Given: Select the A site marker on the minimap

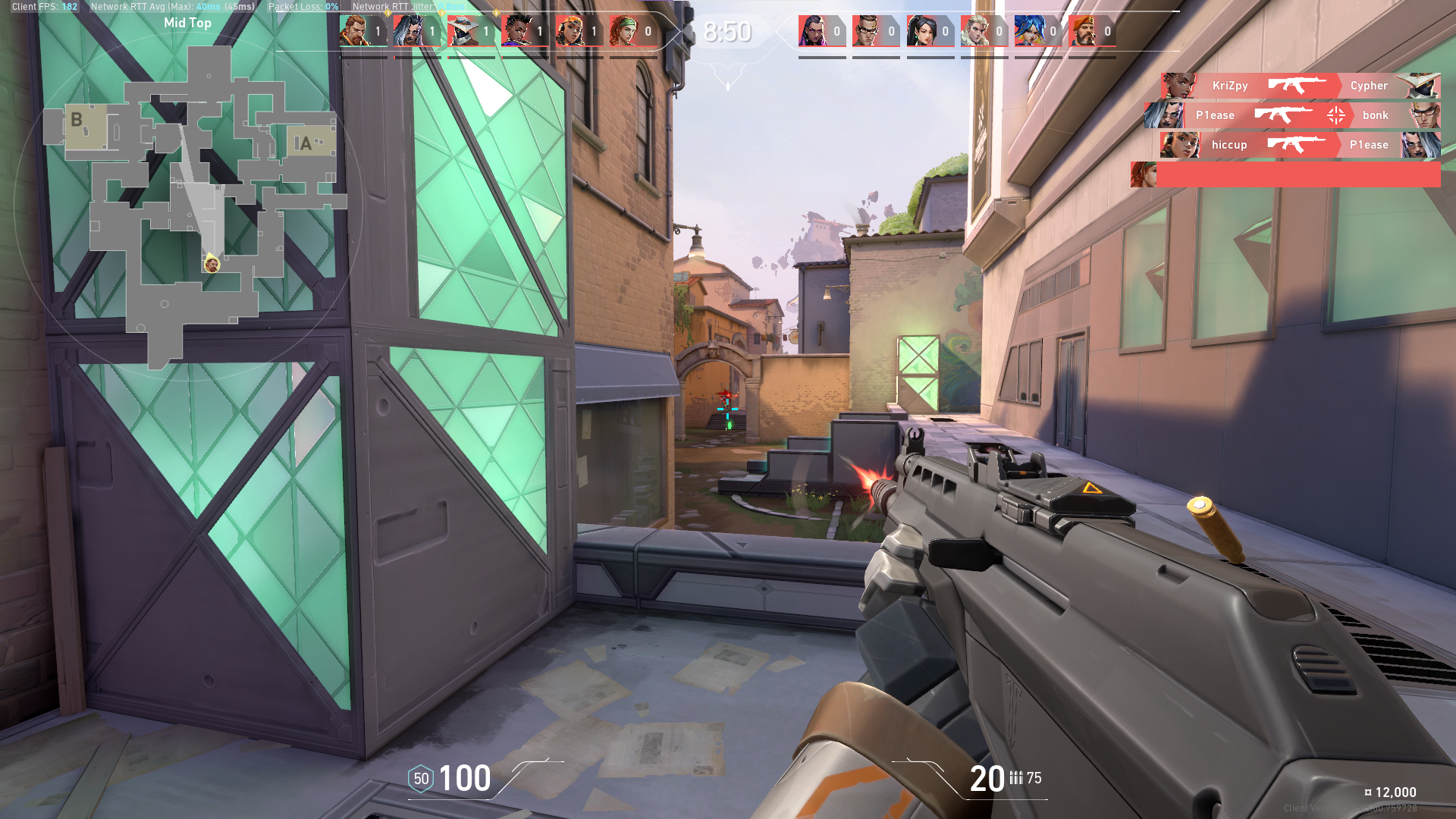Looking at the screenshot, I should pyautogui.click(x=305, y=143).
